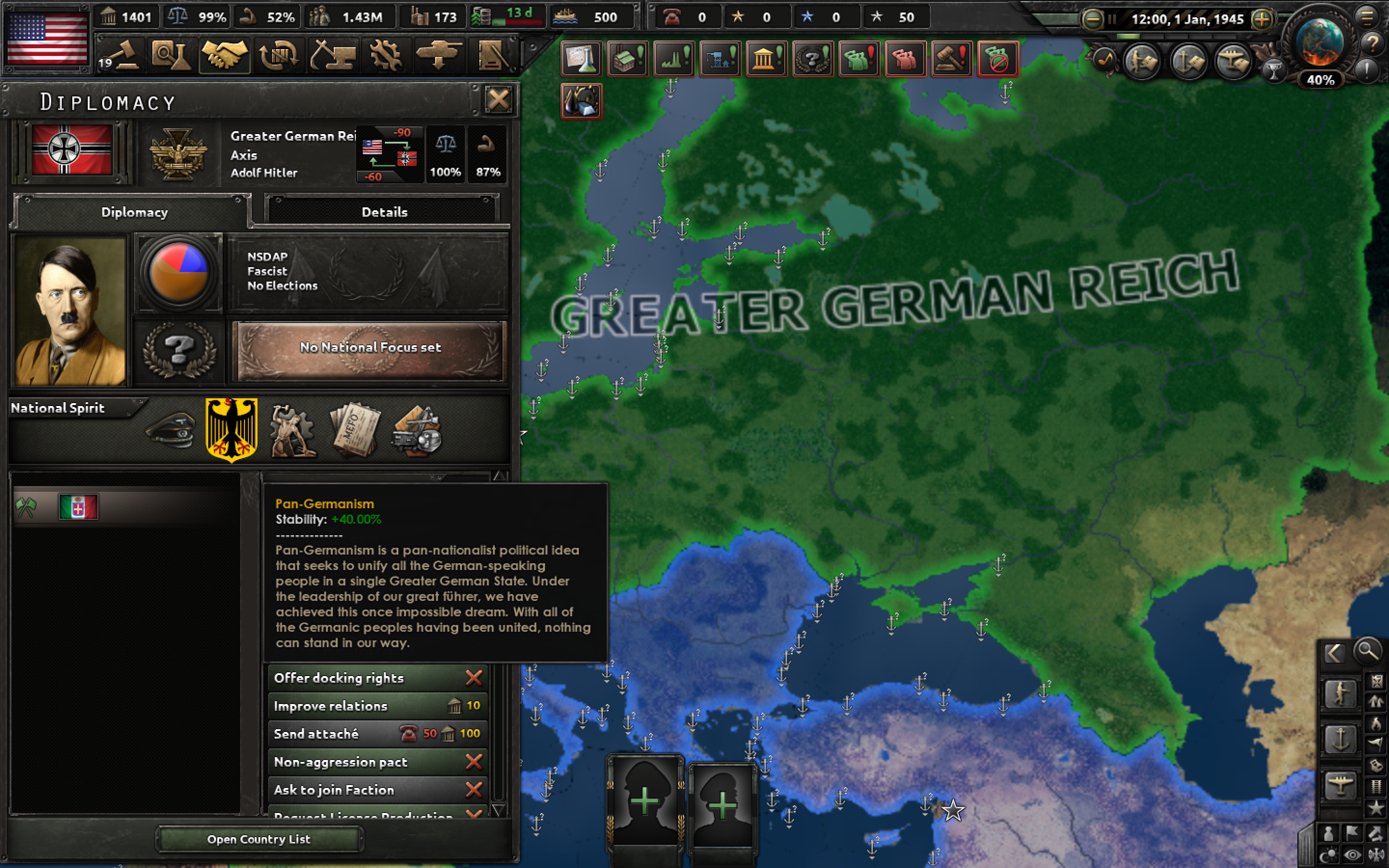
Task: Open the construction crane toolbar button
Action: click(333, 55)
